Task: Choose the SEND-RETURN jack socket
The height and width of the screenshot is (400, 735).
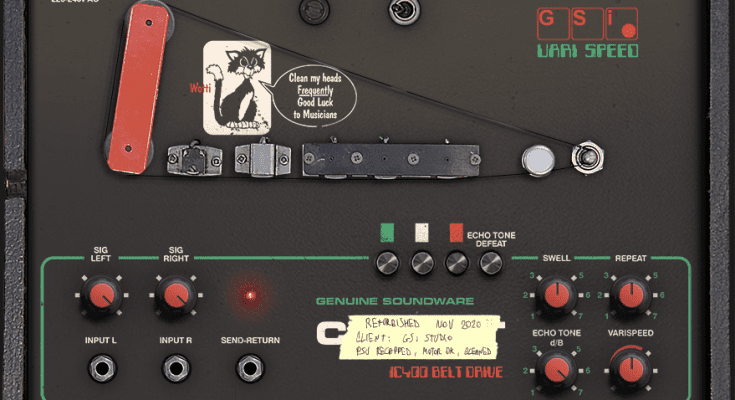Action: pyautogui.click(x=250, y=370)
